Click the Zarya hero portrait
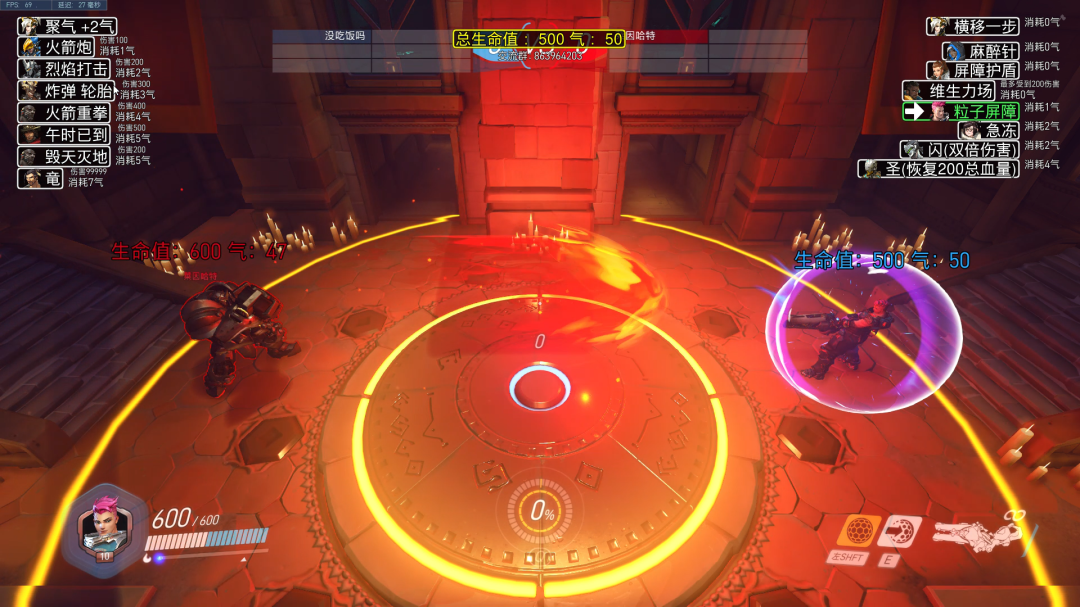 click(104, 523)
